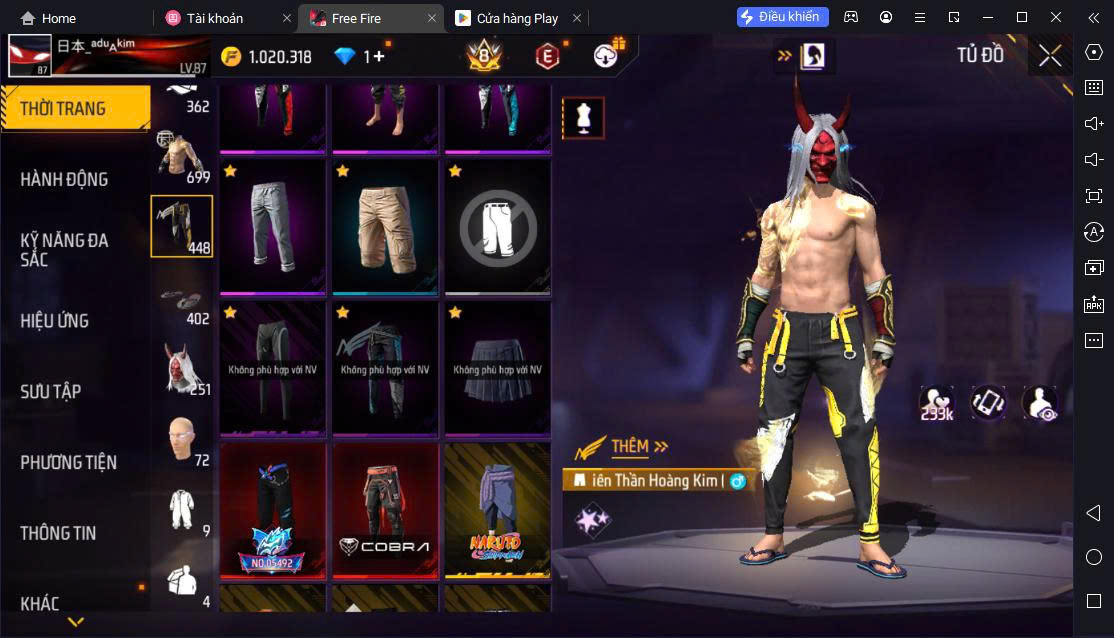Image resolution: width=1114 pixels, height=638 pixels.
Task: Choose the beige cargo shorts
Action: click(x=385, y=226)
